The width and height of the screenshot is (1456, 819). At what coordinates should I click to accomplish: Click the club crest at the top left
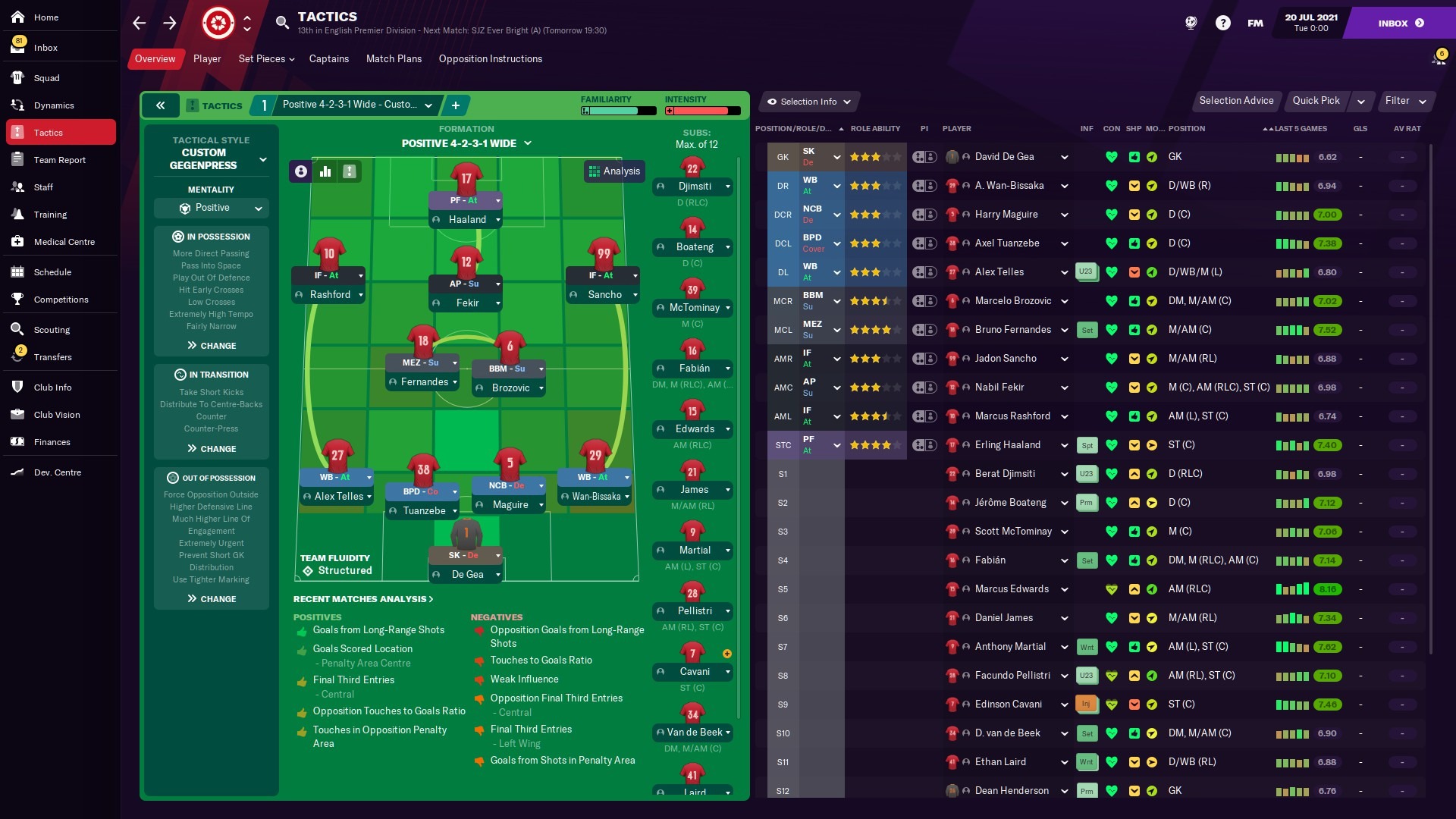pyautogui.click(x=218, y=23)
